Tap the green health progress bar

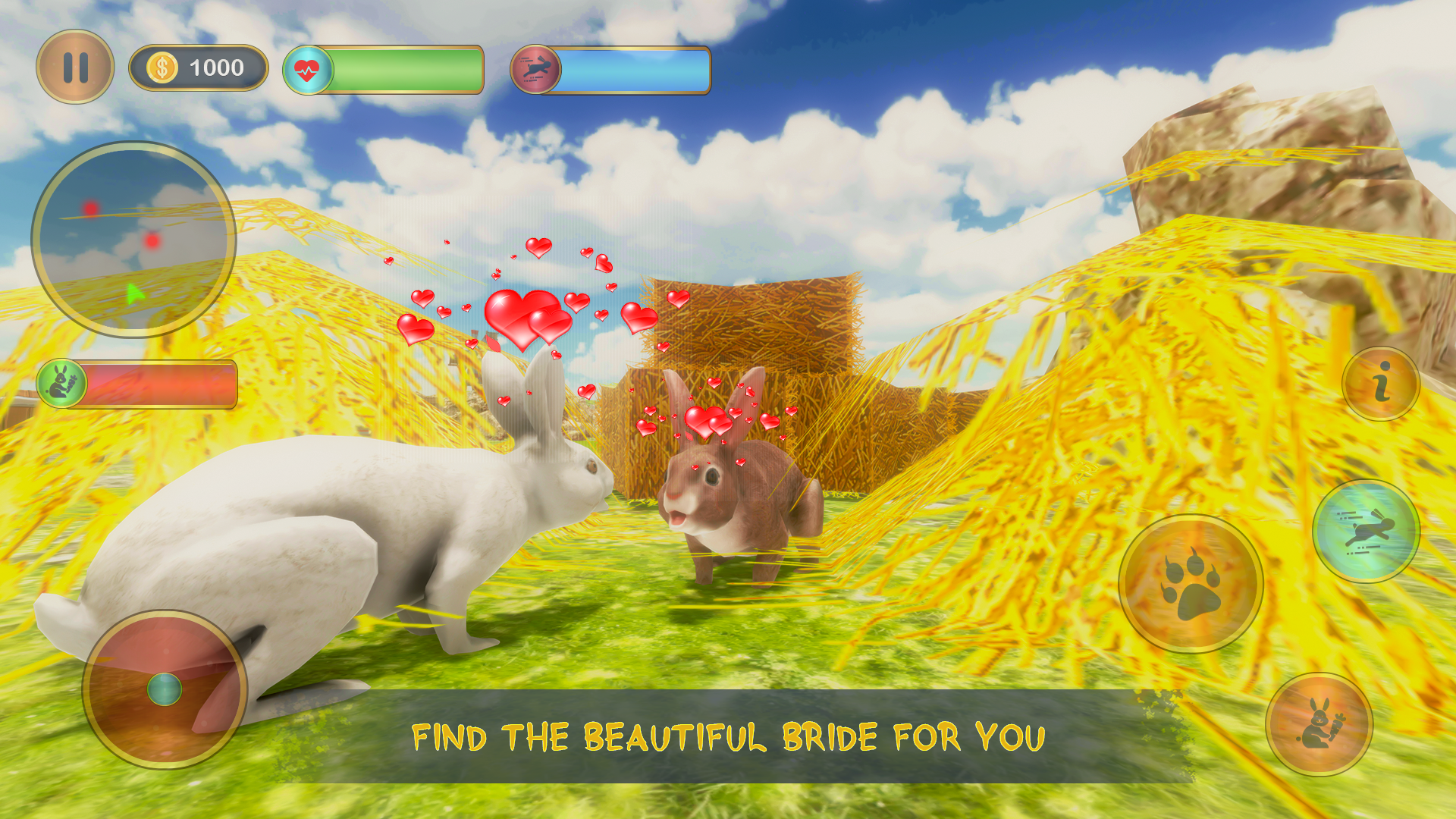406,70
